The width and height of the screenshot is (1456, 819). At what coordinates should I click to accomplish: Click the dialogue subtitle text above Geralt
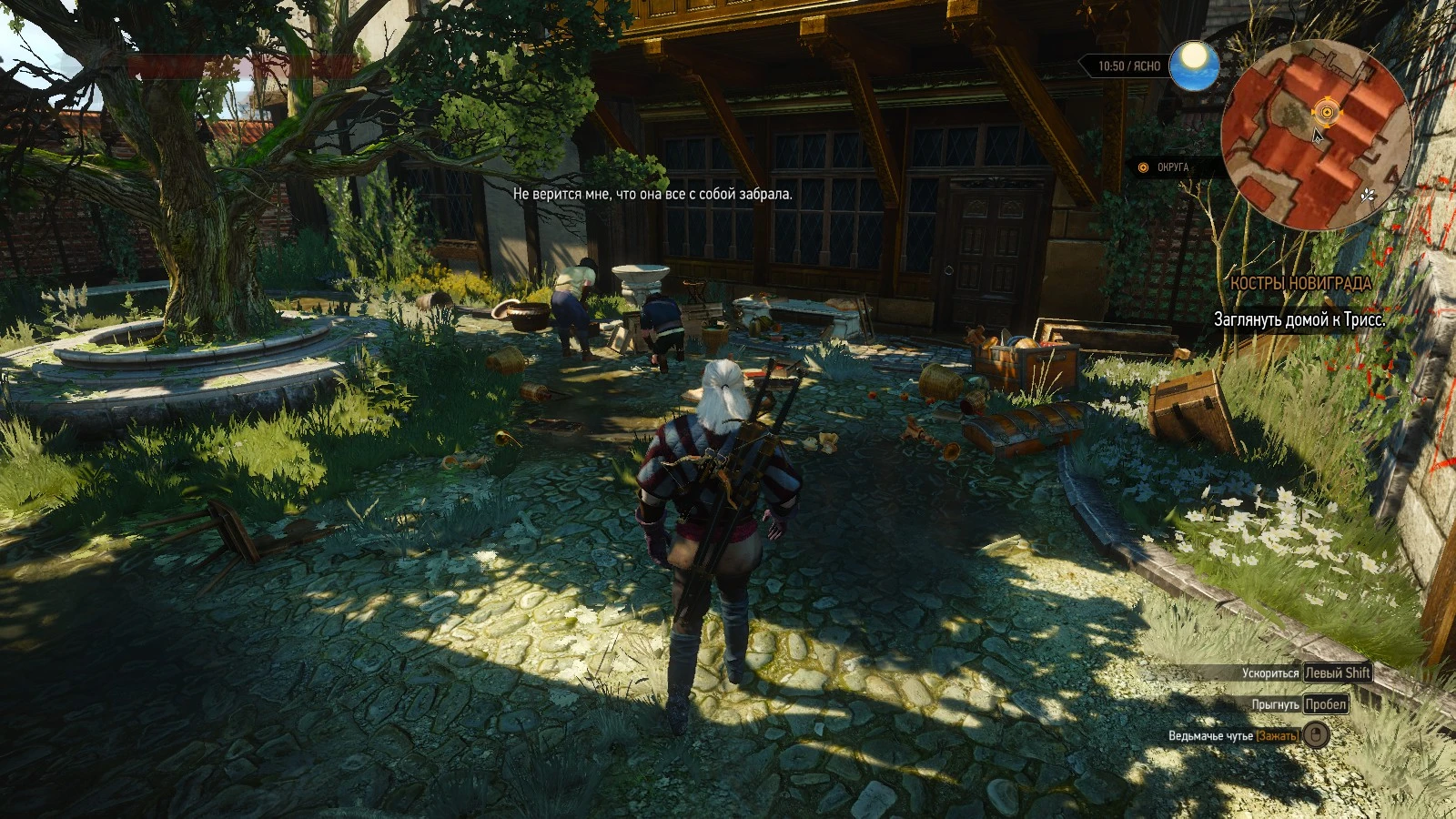(653, 195)
